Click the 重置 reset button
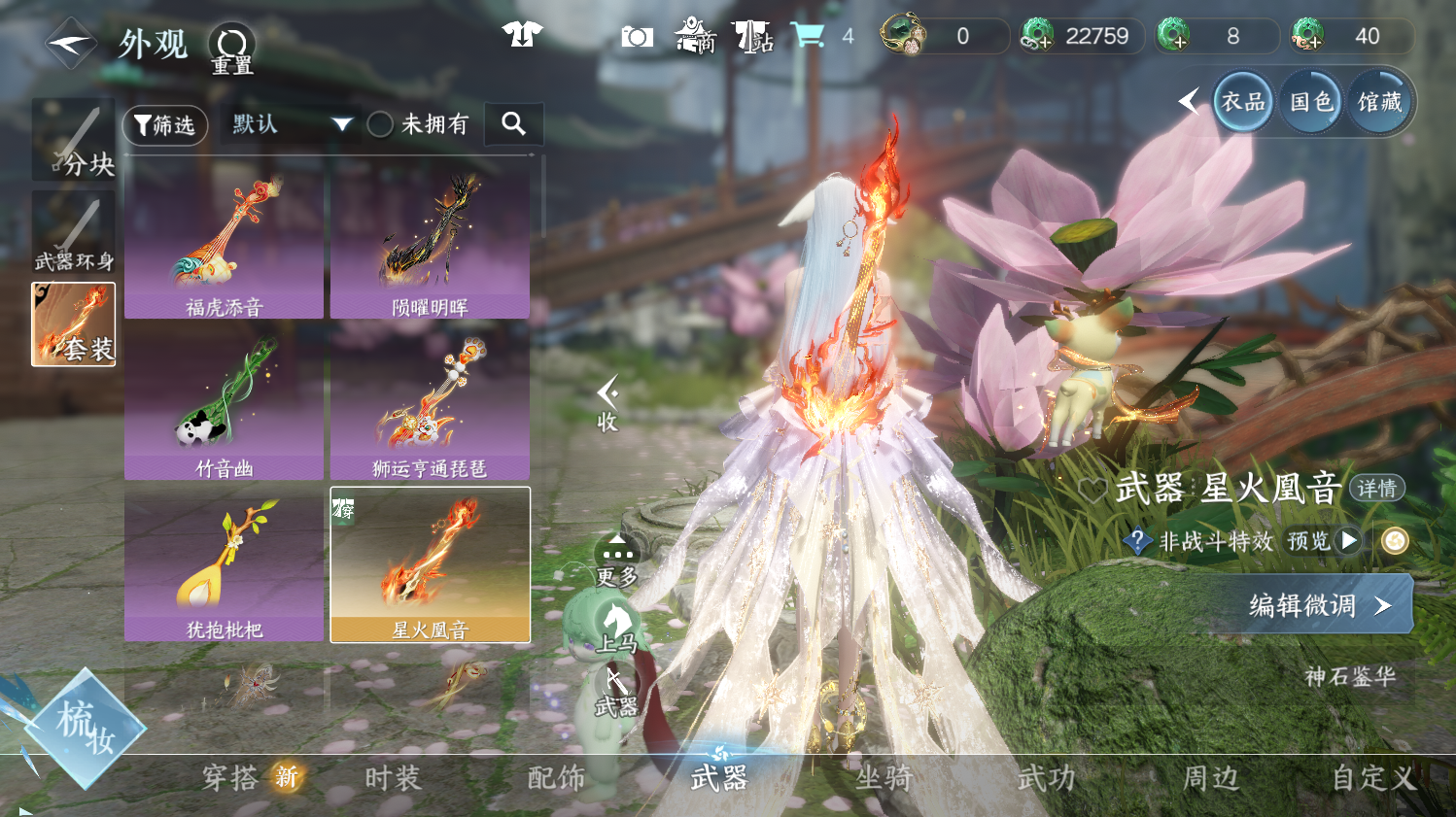Screen dimensions: 1456x817 pyautogui.click(x=232, y=48)
